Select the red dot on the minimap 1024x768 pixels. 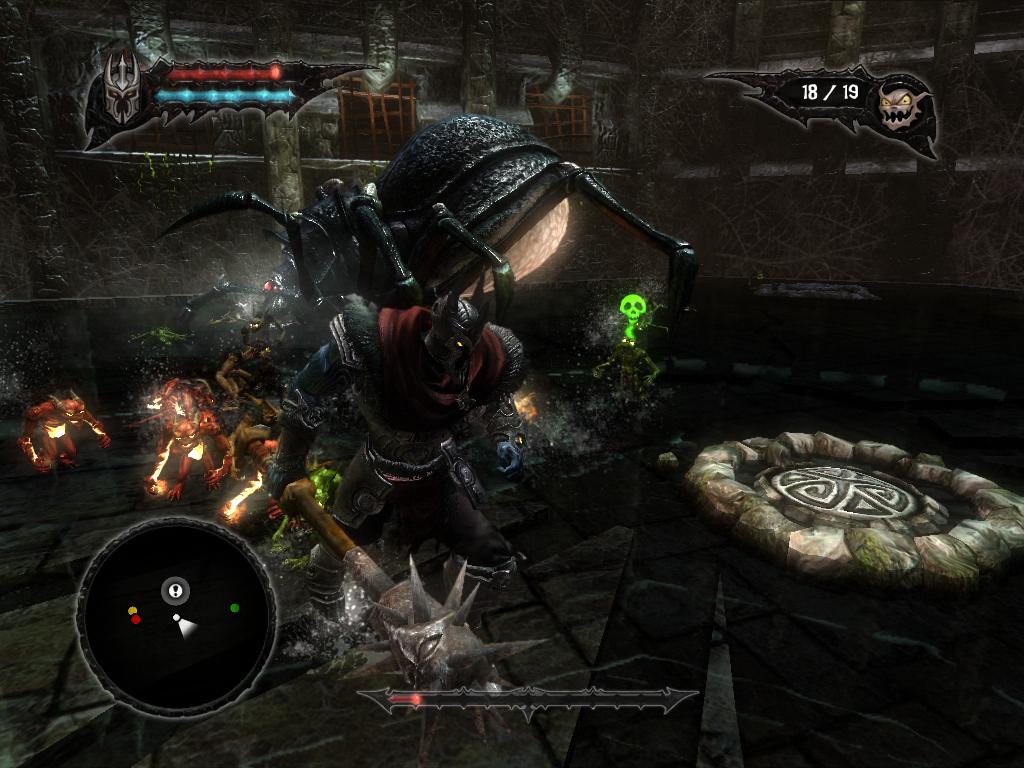[x=136, y=619]
